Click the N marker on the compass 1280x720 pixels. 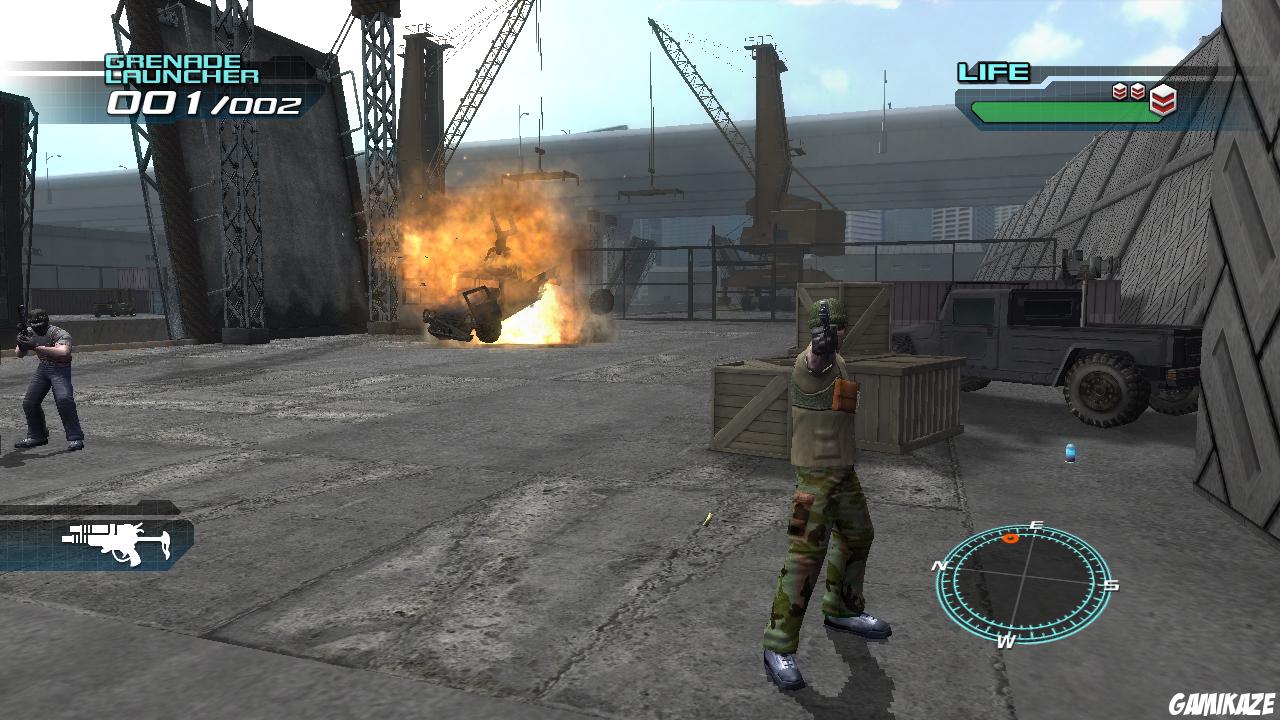click(x=941, y=566)
